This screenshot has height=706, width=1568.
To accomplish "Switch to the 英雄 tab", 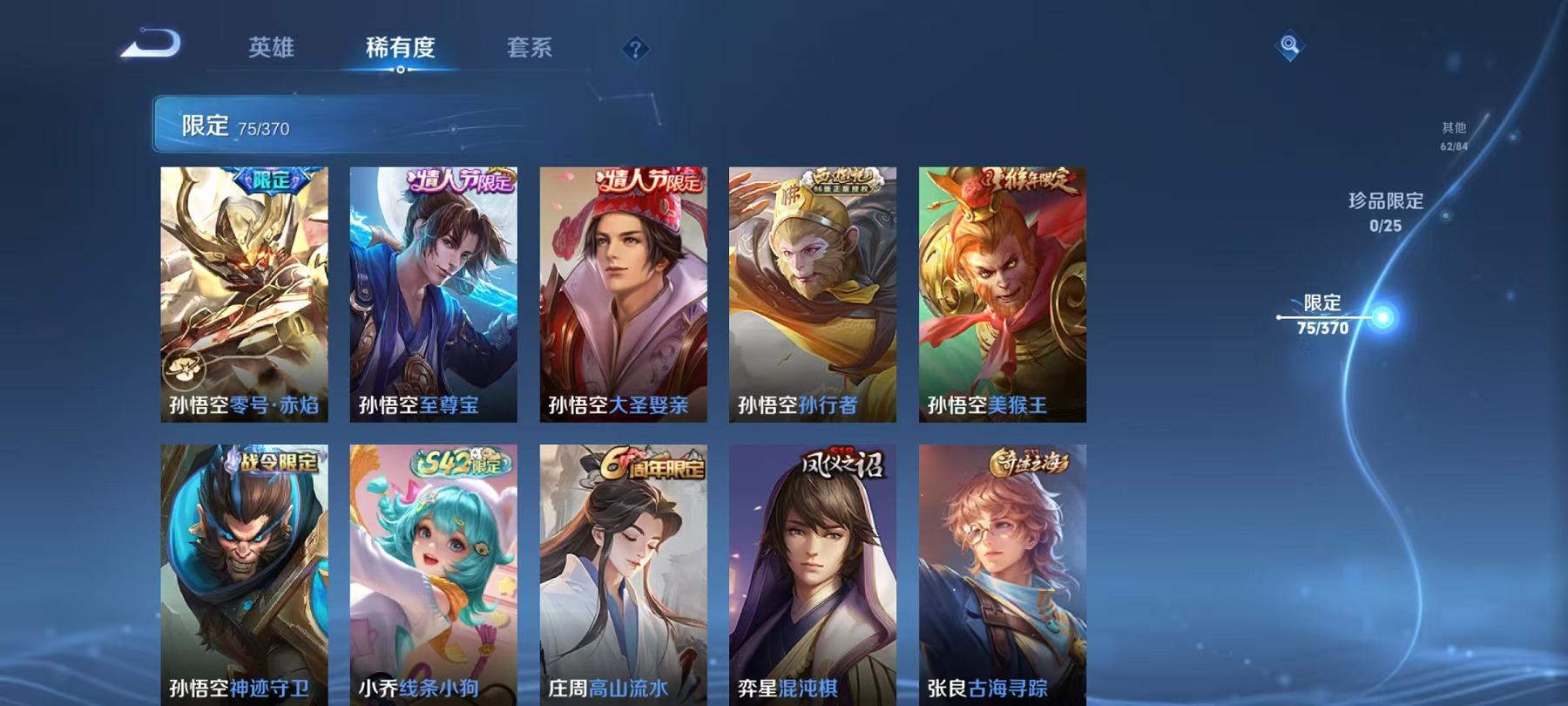I will (273, 50).
